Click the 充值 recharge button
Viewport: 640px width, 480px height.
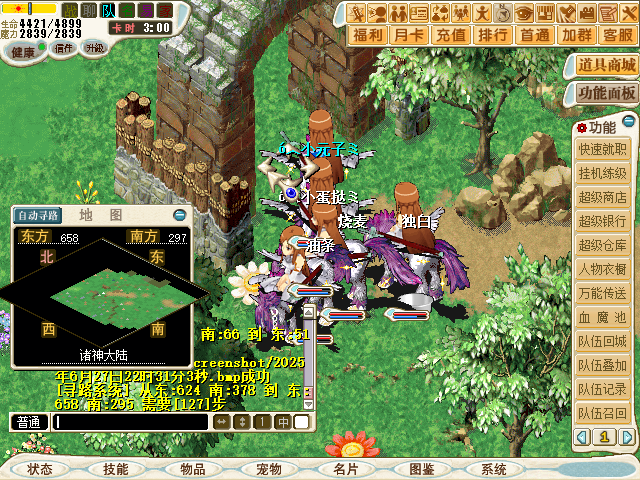pyautogui.click(x=451, y=35)
